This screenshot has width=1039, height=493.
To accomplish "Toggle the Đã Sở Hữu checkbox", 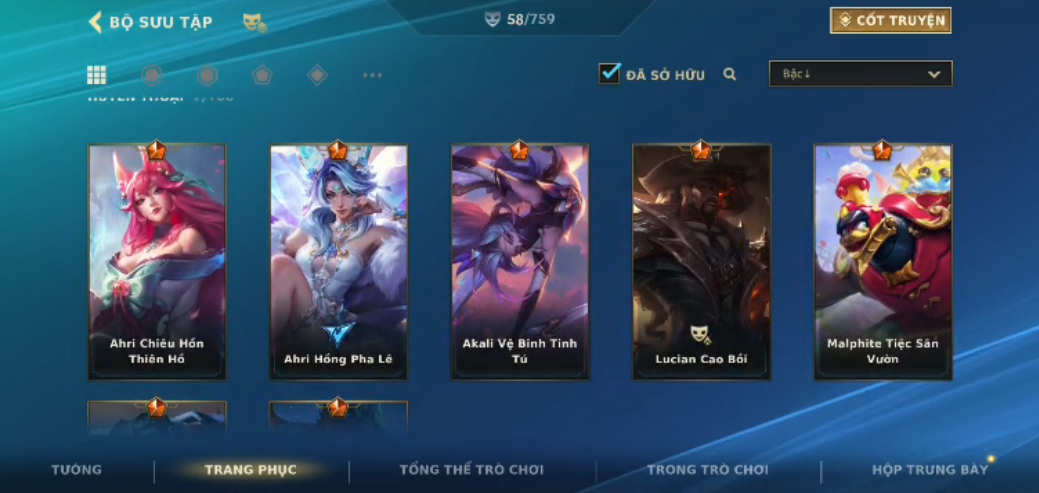I will pos(609,74).
